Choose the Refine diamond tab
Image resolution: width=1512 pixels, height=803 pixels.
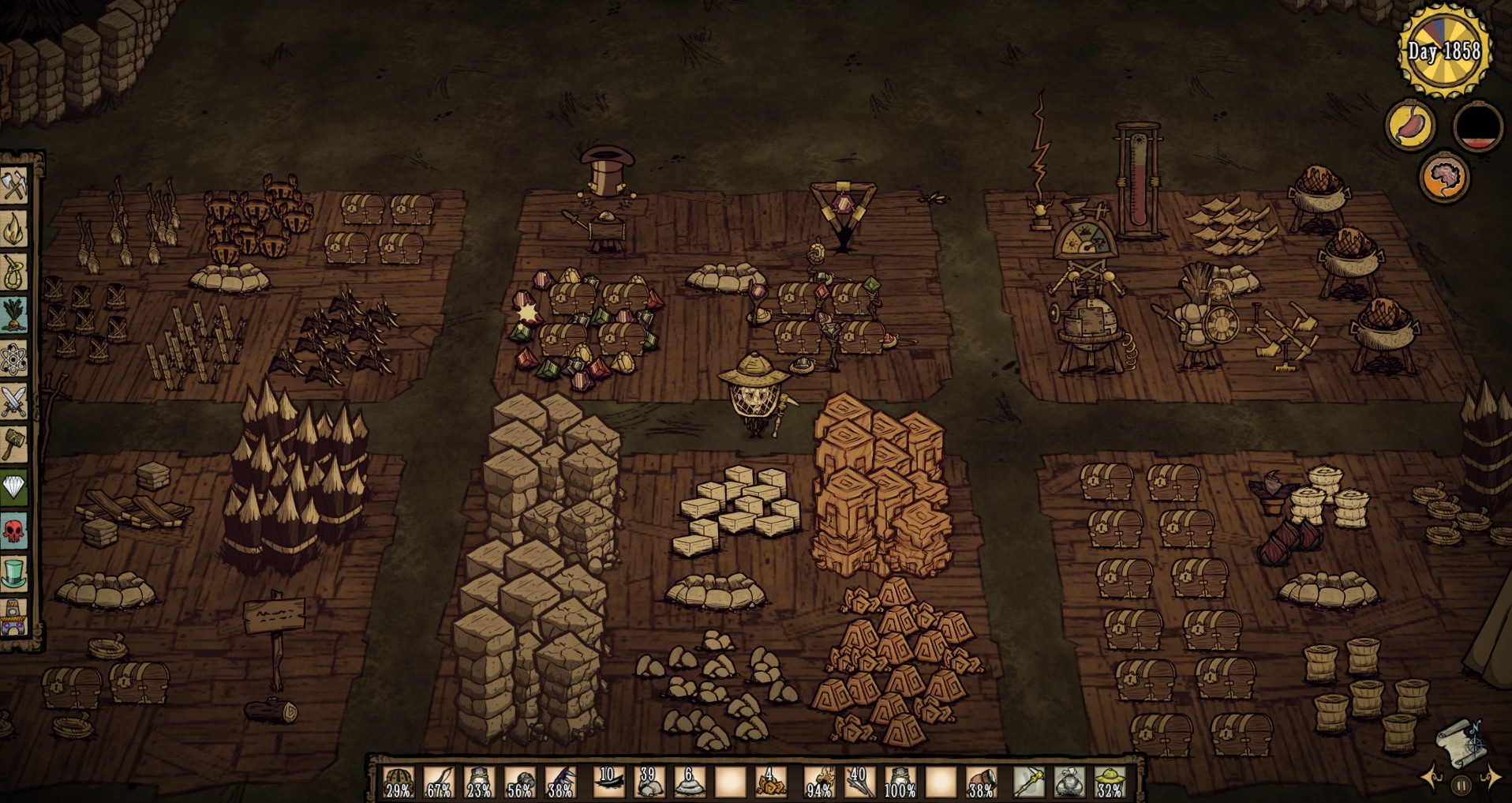[14, 487]
